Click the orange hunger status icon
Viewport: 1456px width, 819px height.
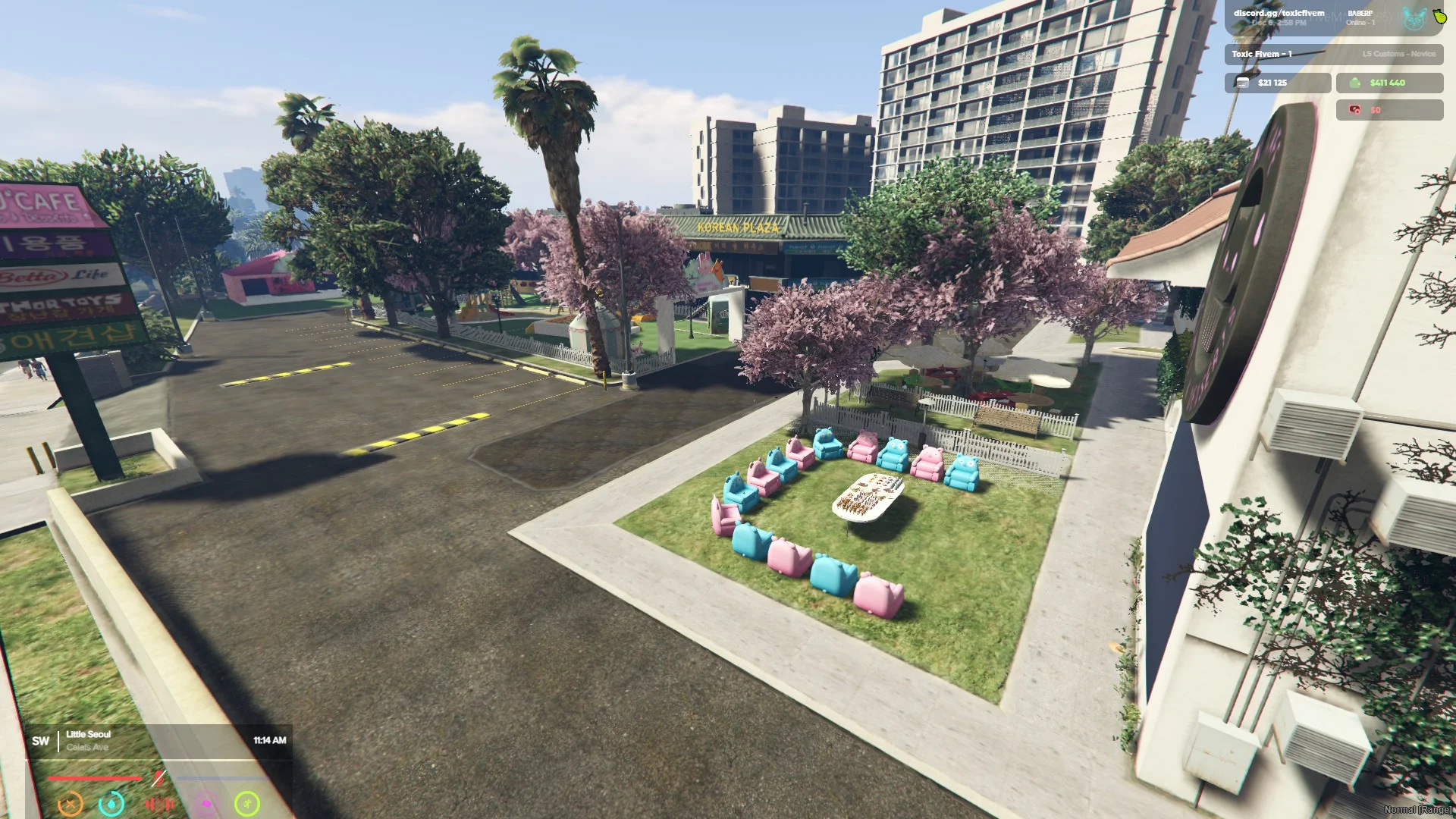pos(71,802)
